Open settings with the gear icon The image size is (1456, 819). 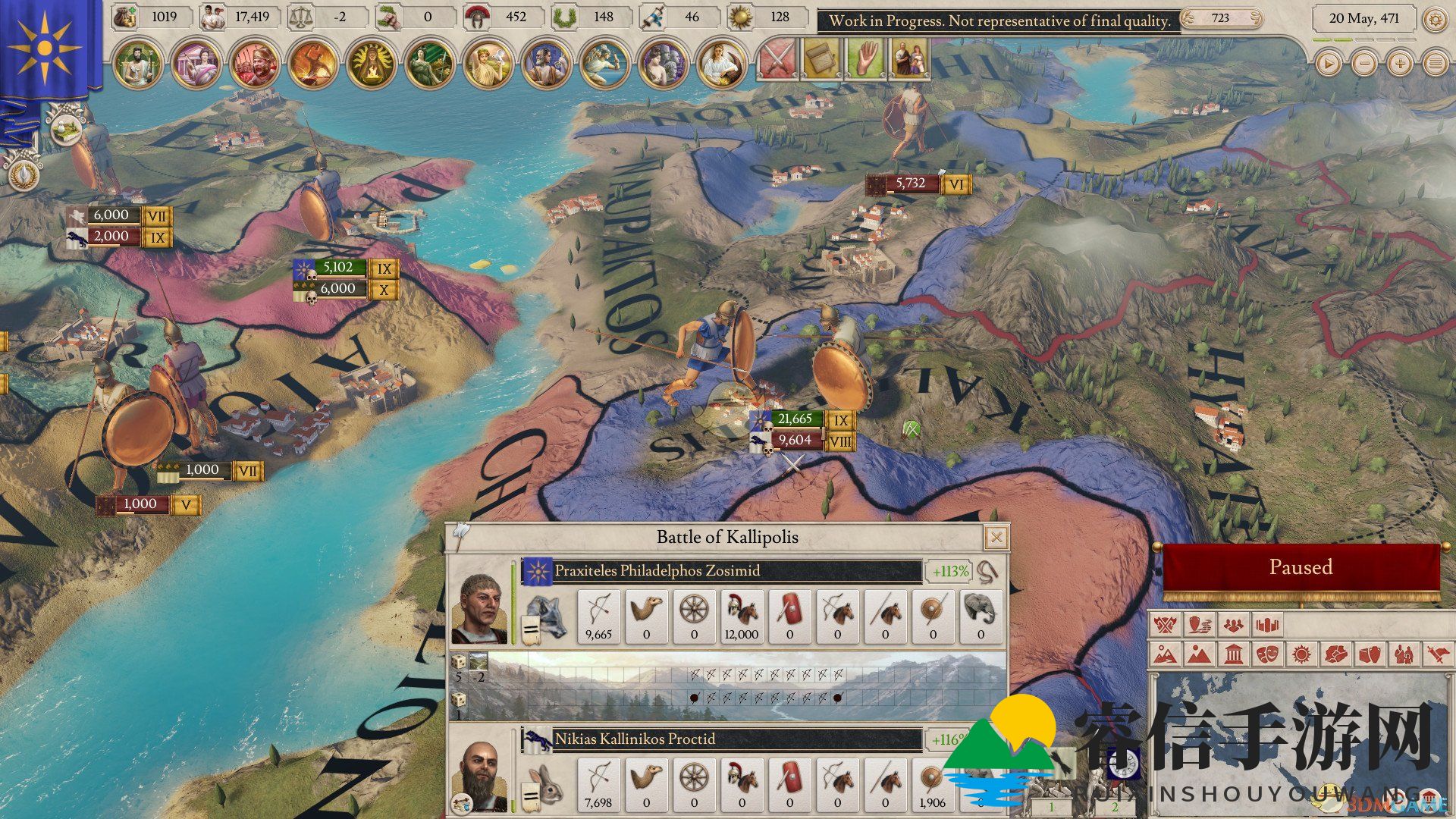(1434, 19)
